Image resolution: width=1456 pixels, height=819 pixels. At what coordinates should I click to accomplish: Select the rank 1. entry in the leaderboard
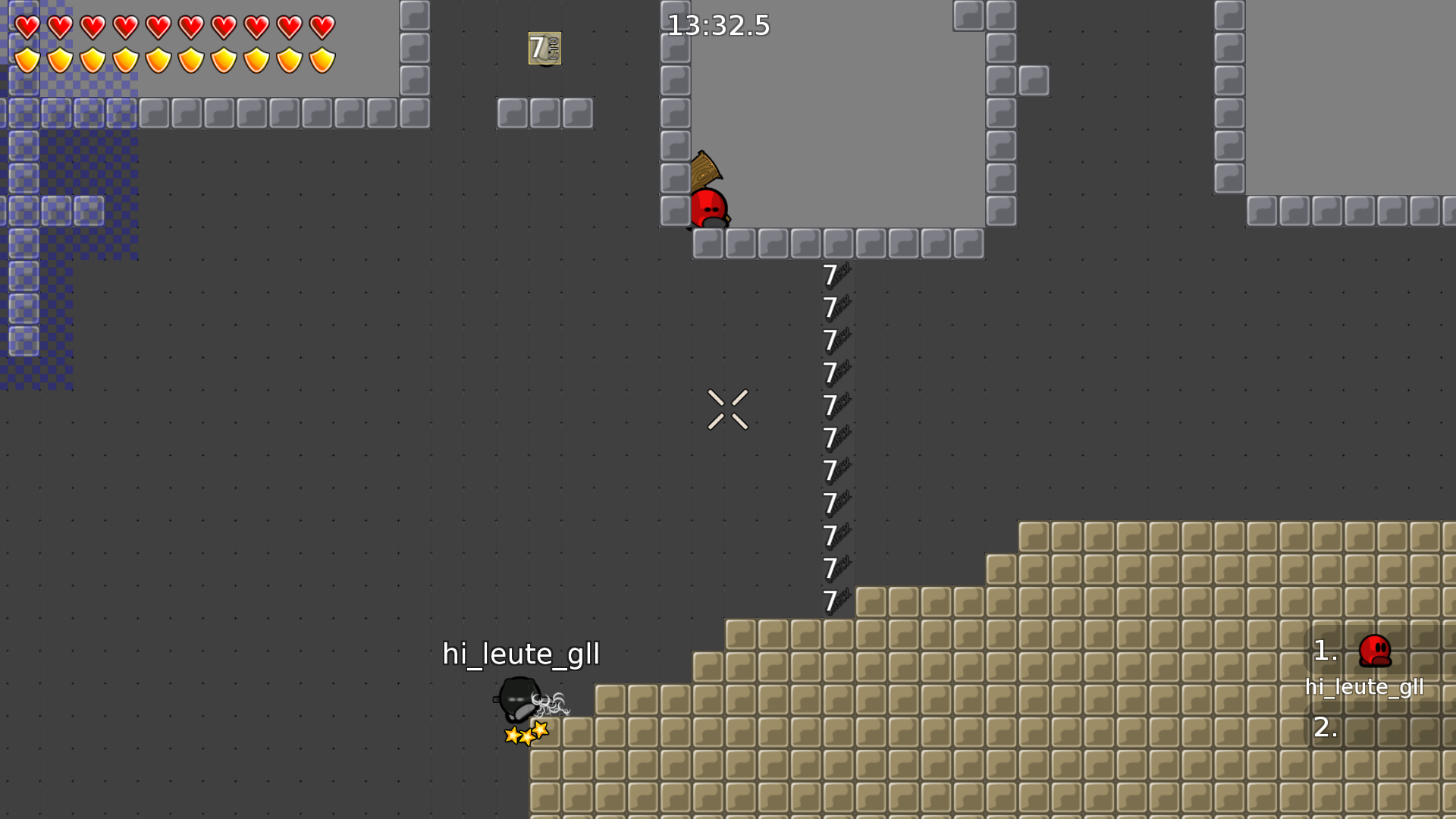pos(1326,651)
